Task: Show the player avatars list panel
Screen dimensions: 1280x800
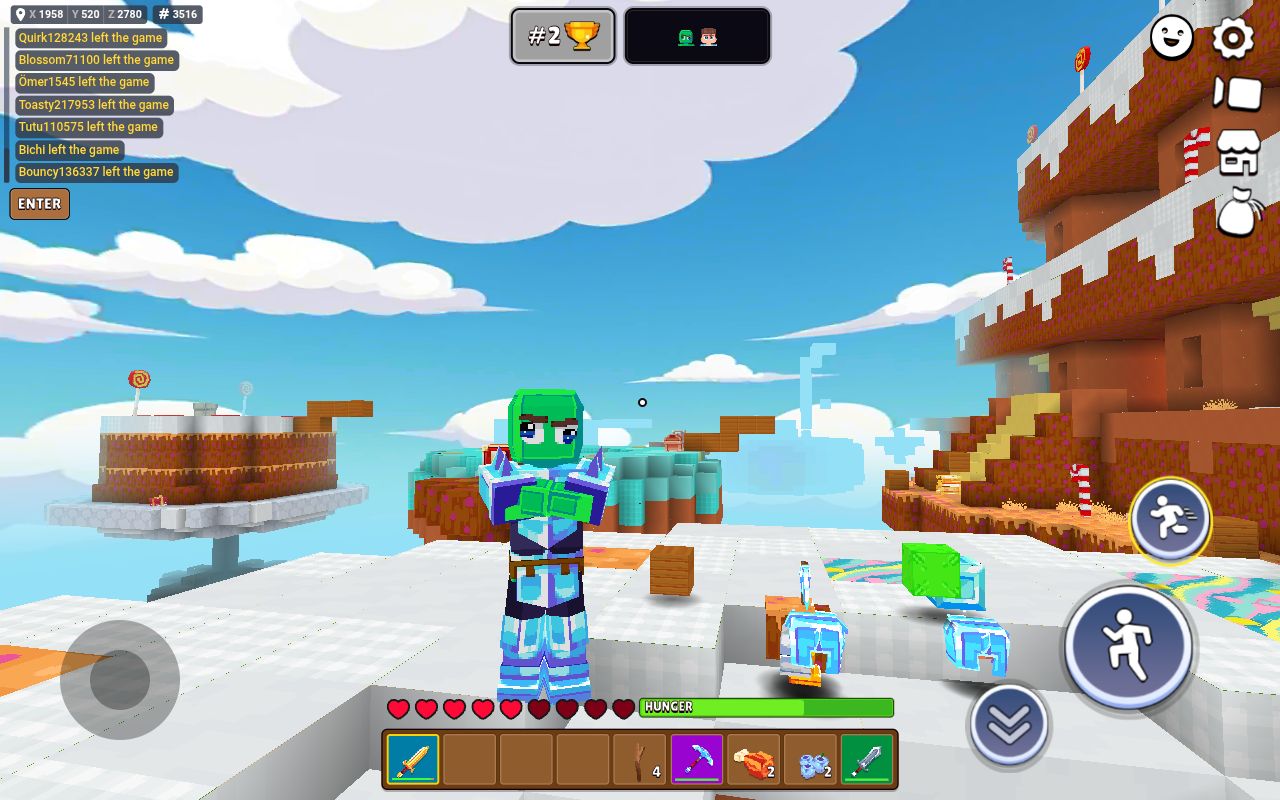Action: click(x=697, y=37)
